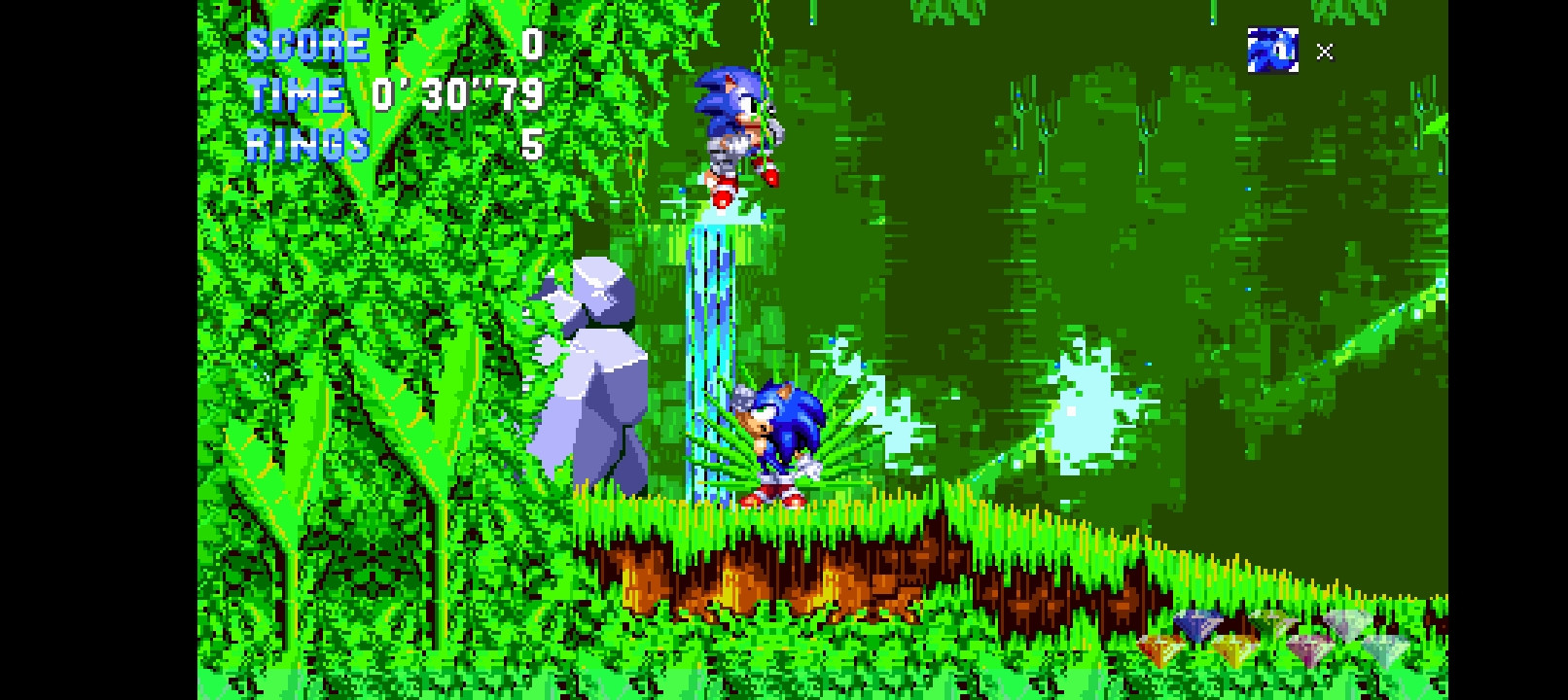Select the Sonic thumbnail in the top-right corner
This screenshot has width=1568, height=700.
(1274, 51)
